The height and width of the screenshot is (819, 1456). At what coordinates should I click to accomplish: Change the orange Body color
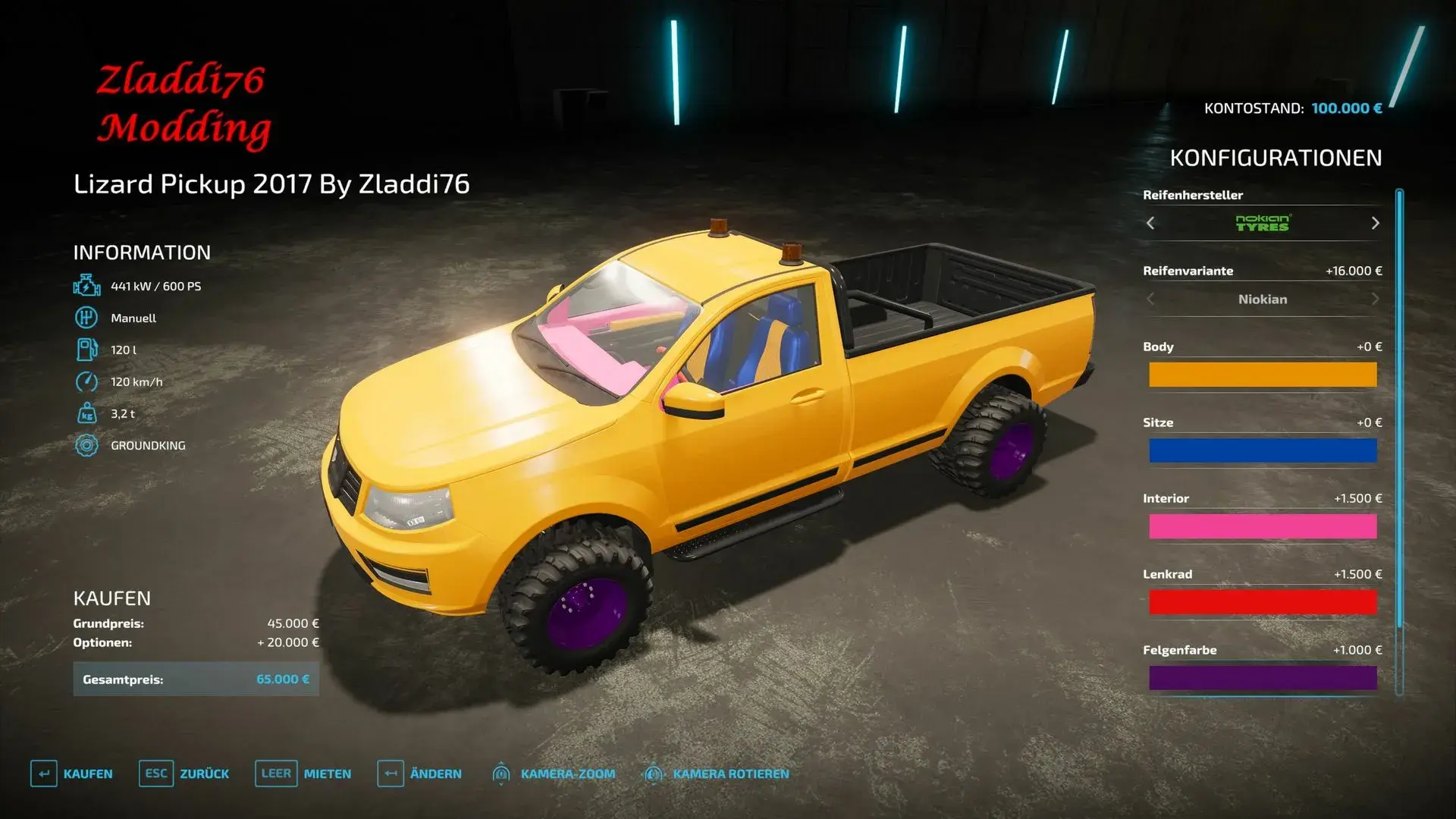pyautogui.click(x=1263, y=375)
